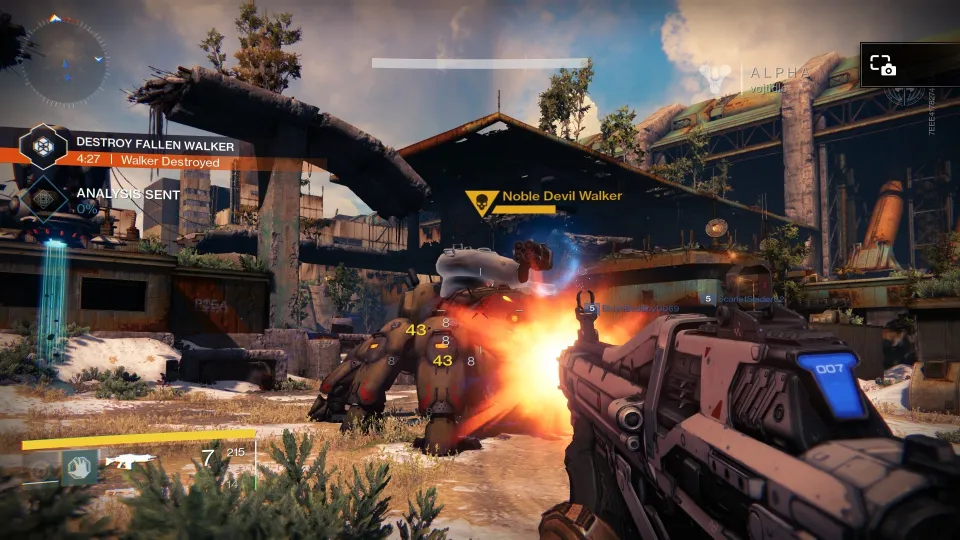Click the dim grenade ability icon
The image size is (960, 540).
click(x=41, y=468)
